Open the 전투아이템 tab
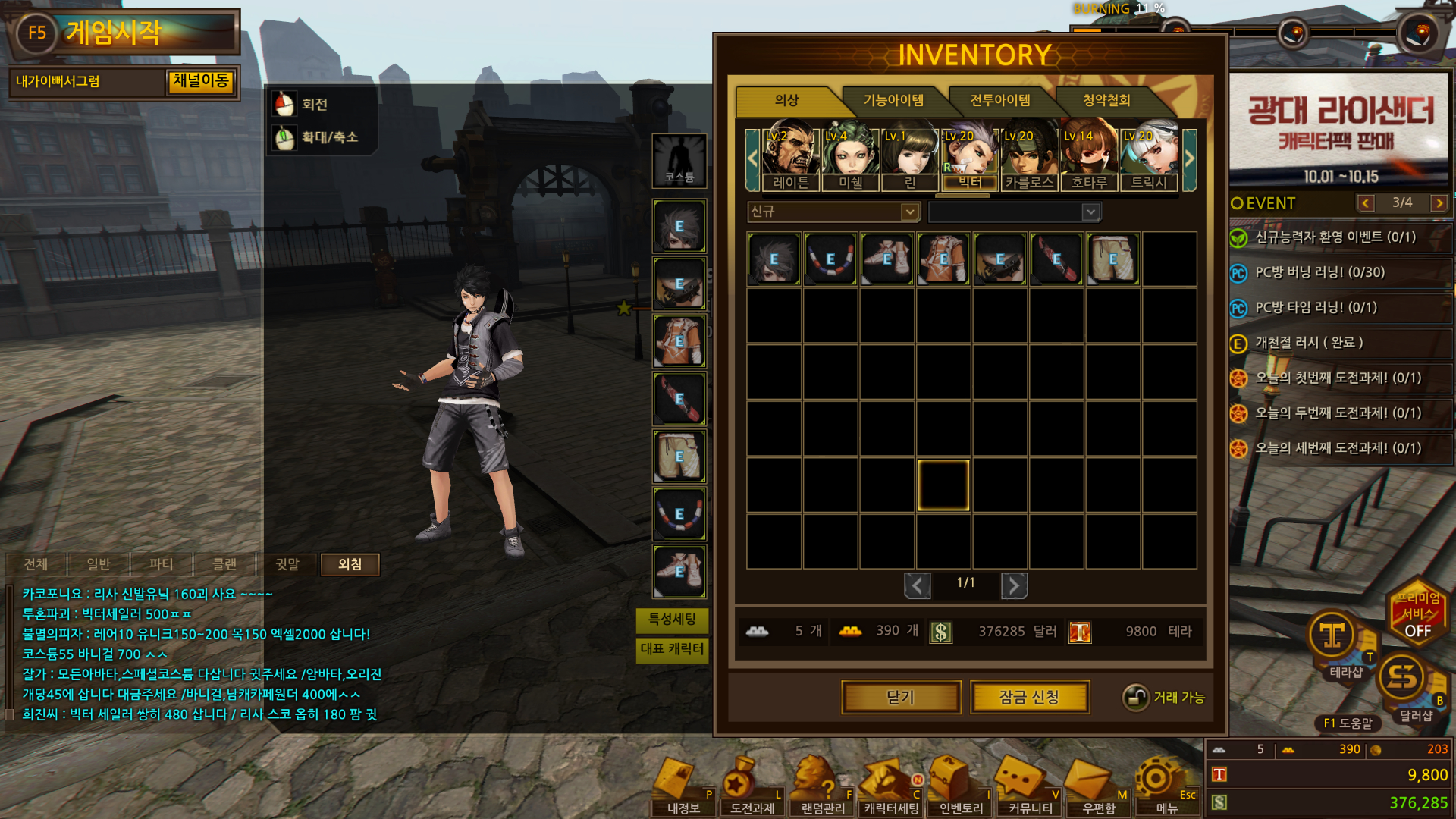This screenshot has height=819, width=1456. [x=999, y=100]
